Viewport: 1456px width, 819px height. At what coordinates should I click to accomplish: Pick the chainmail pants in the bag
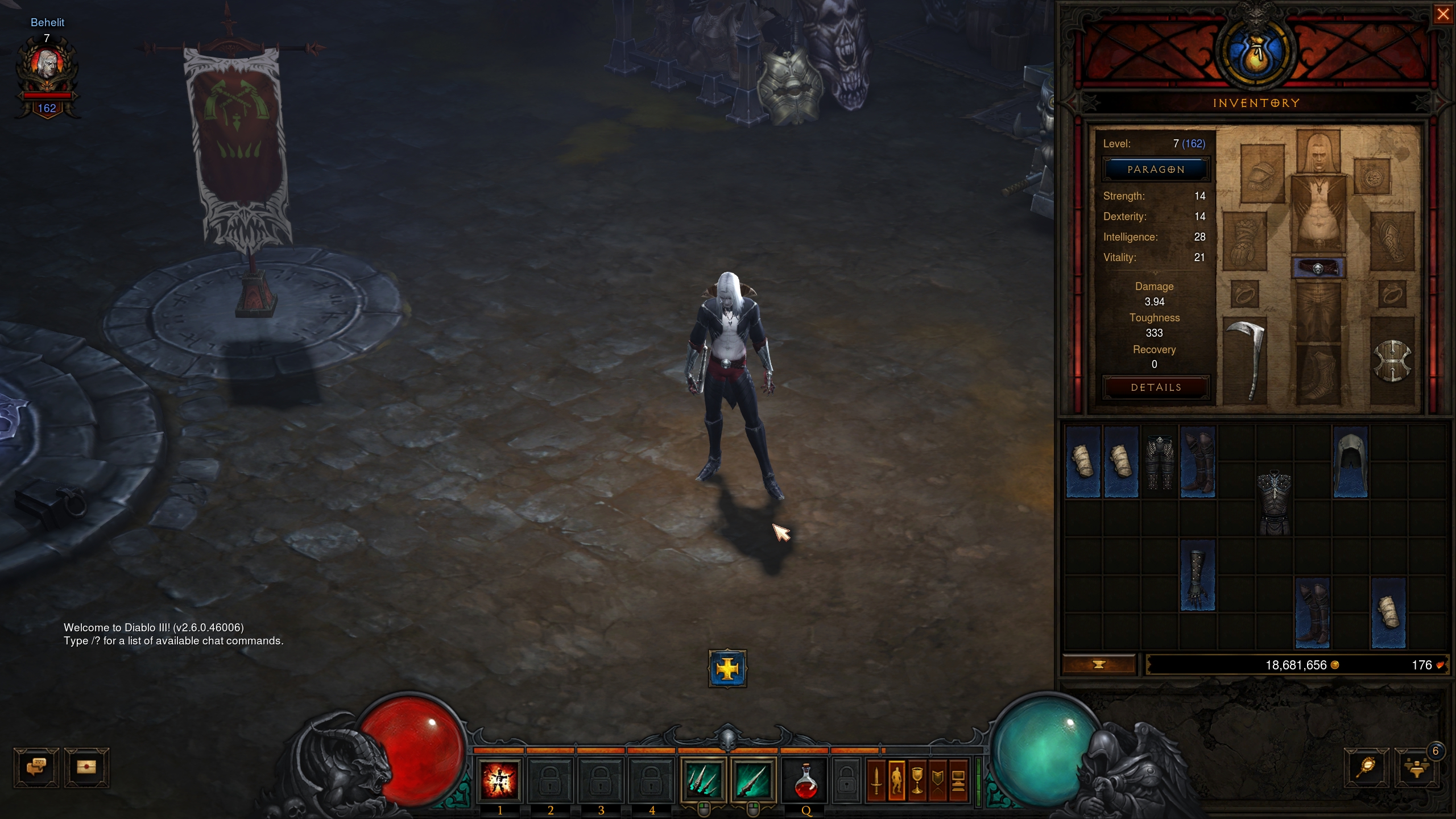1160,462
